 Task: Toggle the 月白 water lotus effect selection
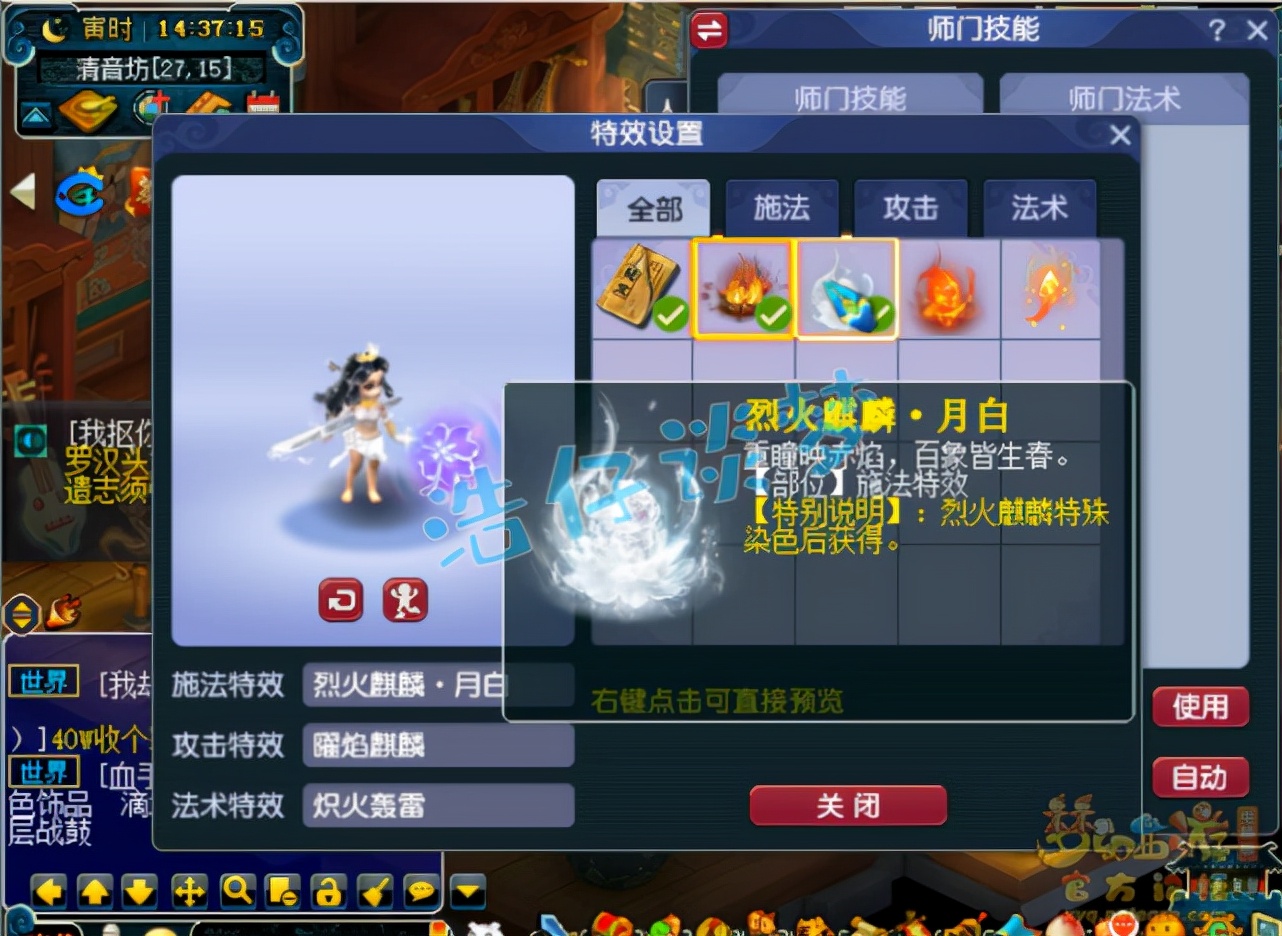pyautogui.click(x=846, y=290)
